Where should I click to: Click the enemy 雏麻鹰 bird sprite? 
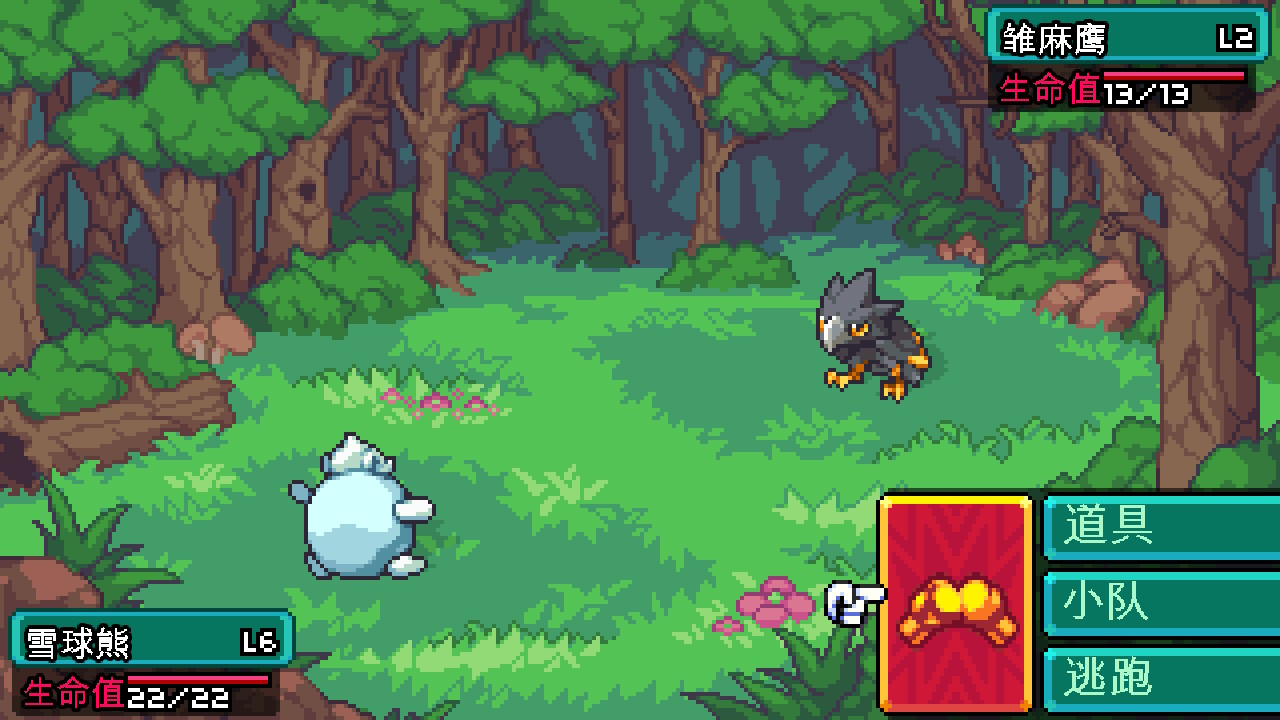coord(870,330)
